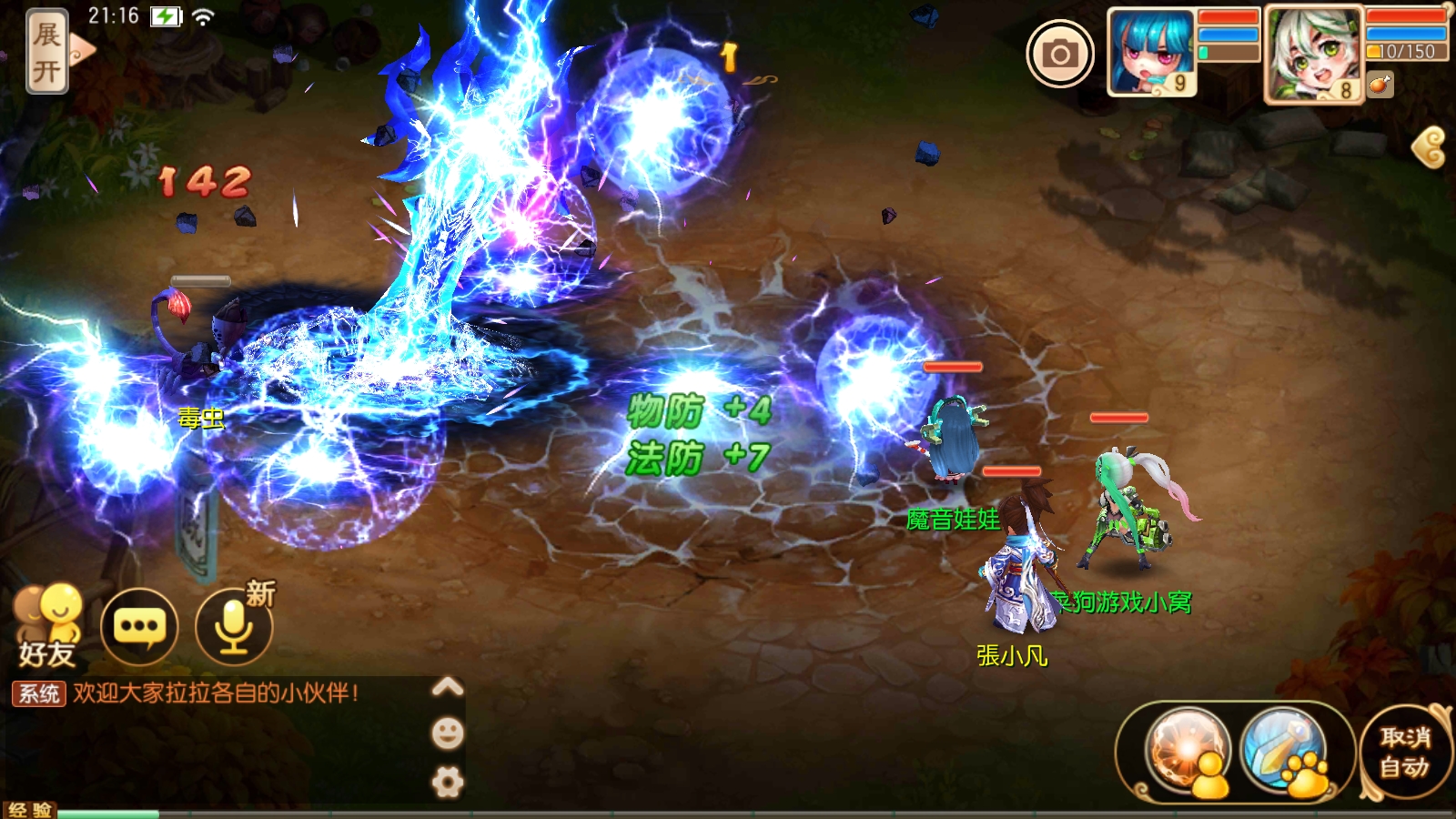Screen dimensions: 1456x819
Task: Open the chat bubble button
Action: (139, 626)
